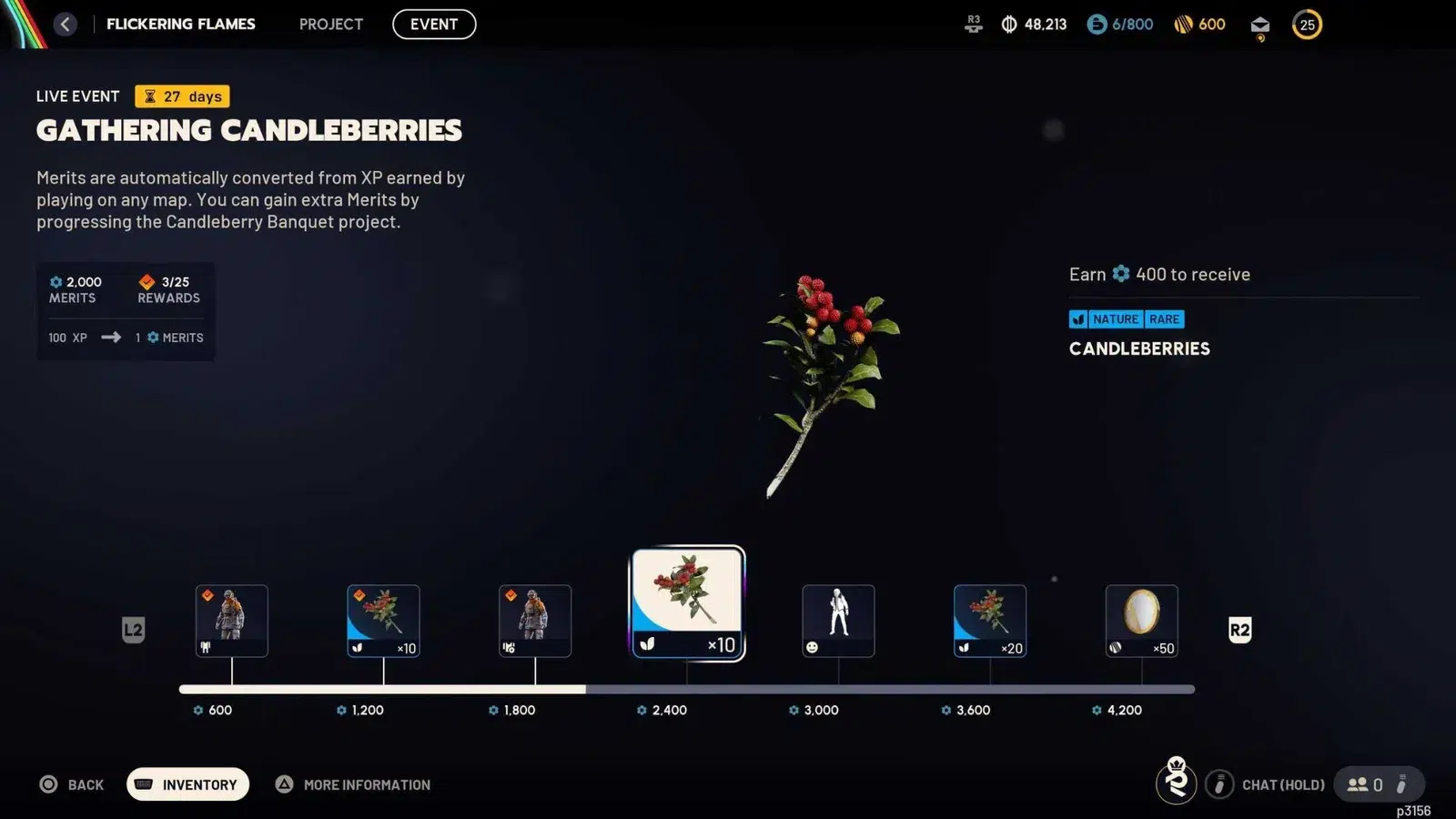1456x819 pixels.
Task: Choose the 1,200 merits candleberries x10 reward
Action: coord(383,621)
